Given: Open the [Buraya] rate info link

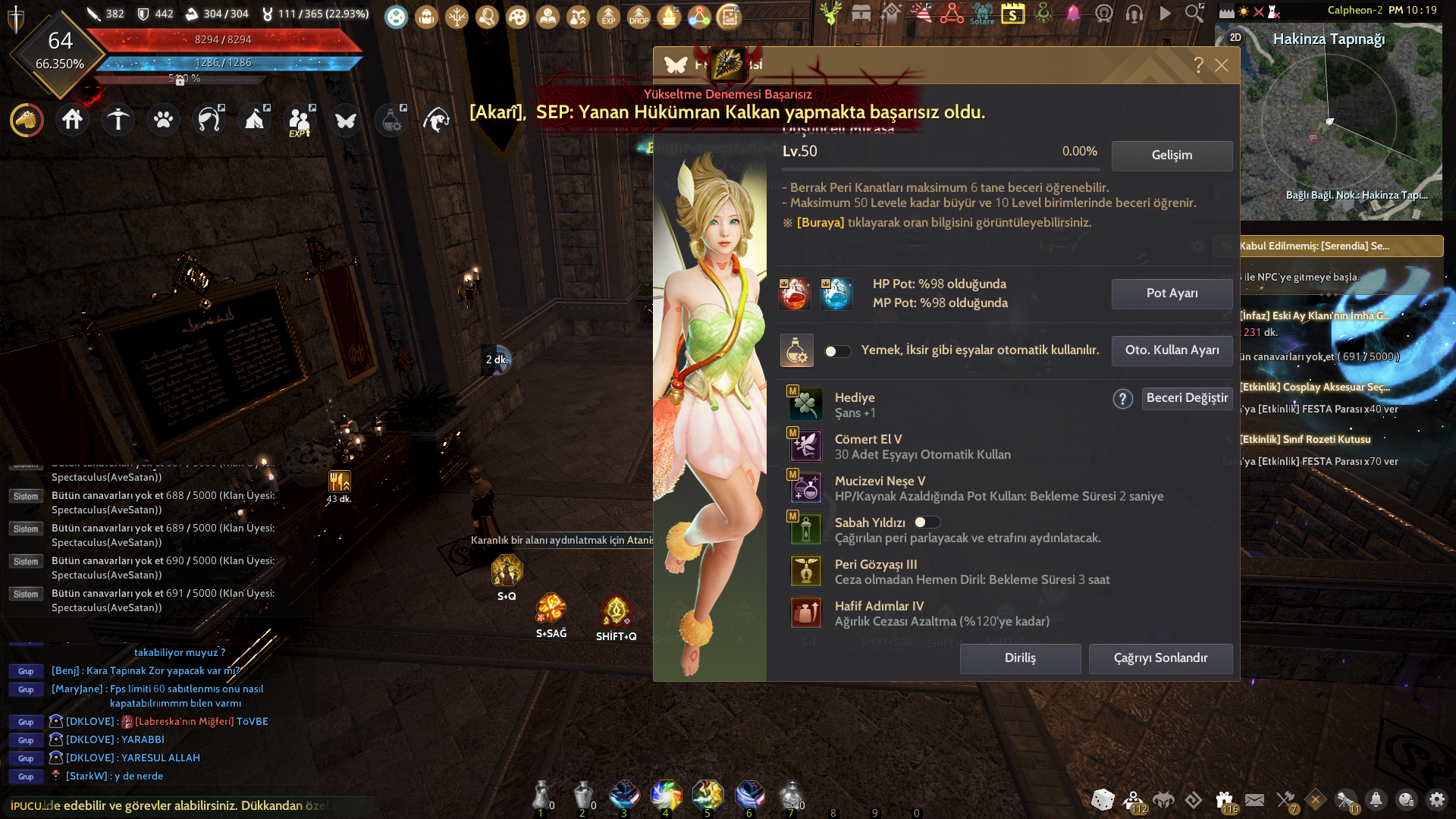Looking at the screenshot, I should [x=821, y=222].
